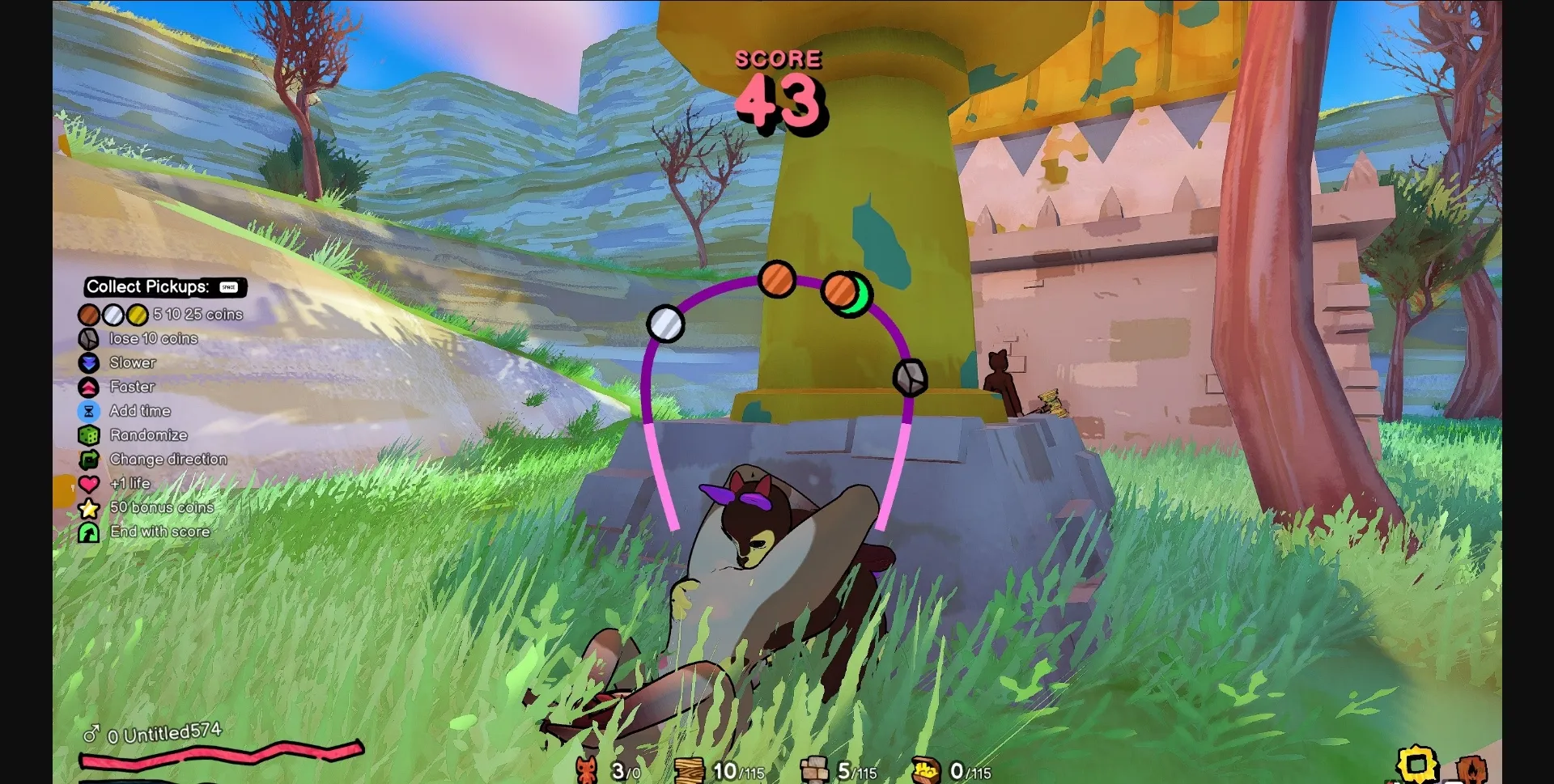The width and height of the screenshot is (1554, 784).
Task: Click the brick resource counter icon
Action: 816,770
